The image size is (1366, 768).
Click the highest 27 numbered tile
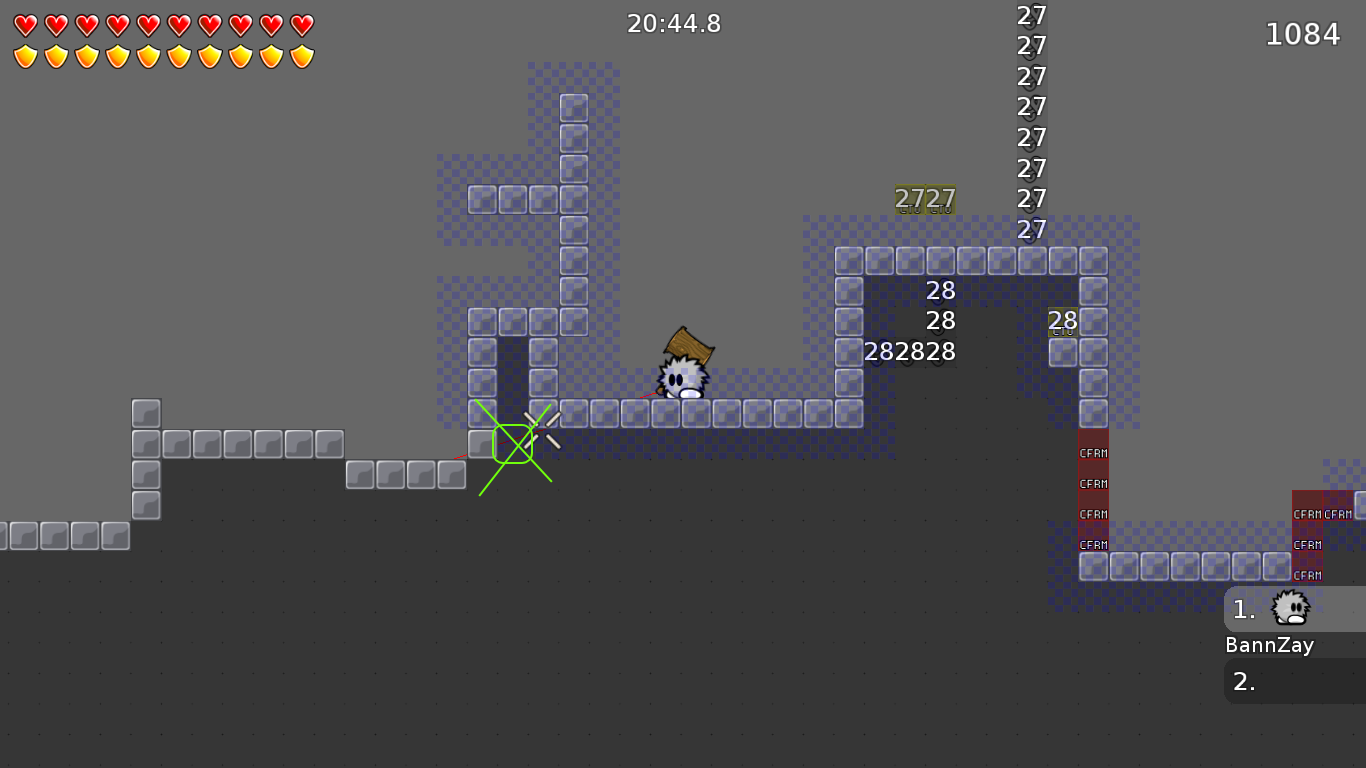click(1030, 15)
